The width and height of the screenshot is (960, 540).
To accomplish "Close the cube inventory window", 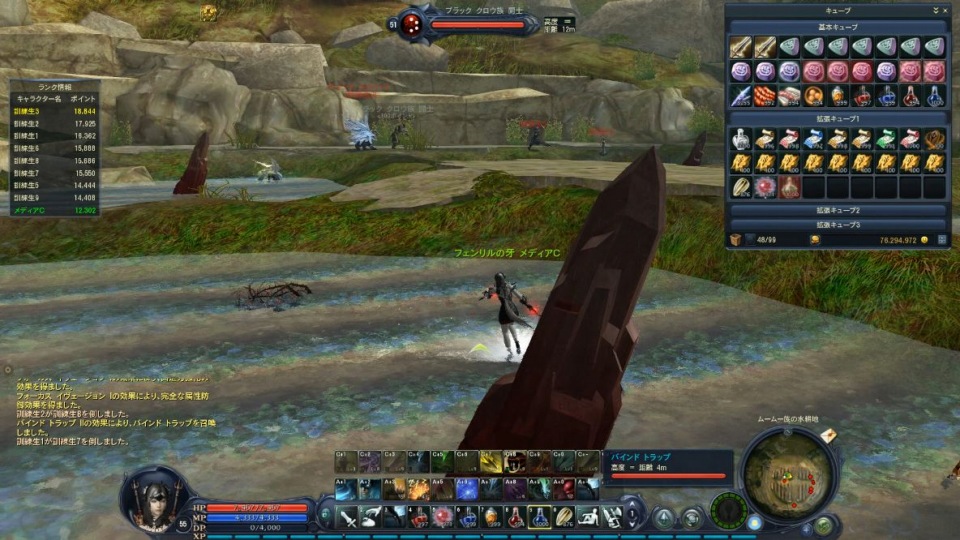I will click(x=943, y=10).
